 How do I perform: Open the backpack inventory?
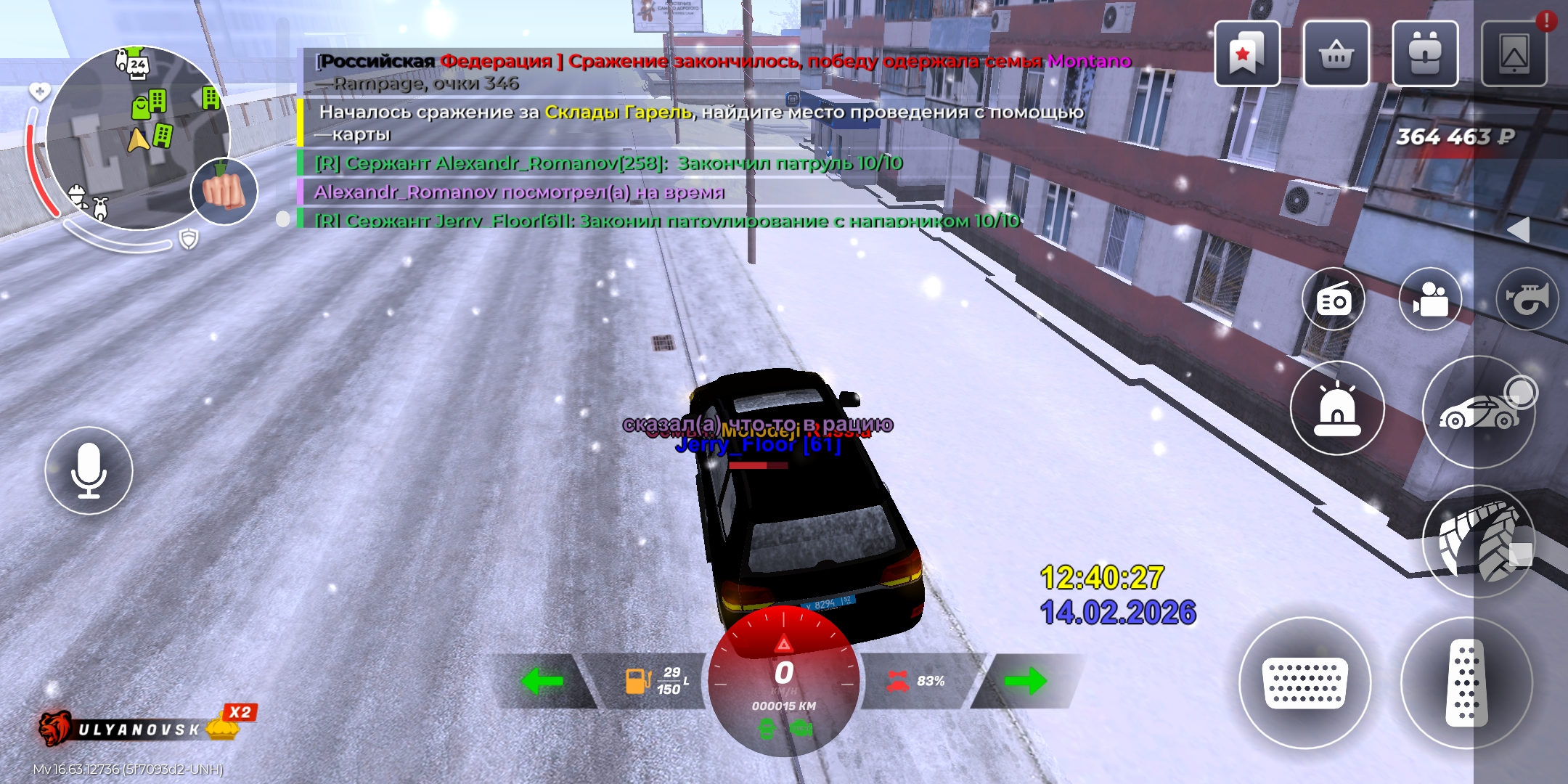(x=1425, y=54)
